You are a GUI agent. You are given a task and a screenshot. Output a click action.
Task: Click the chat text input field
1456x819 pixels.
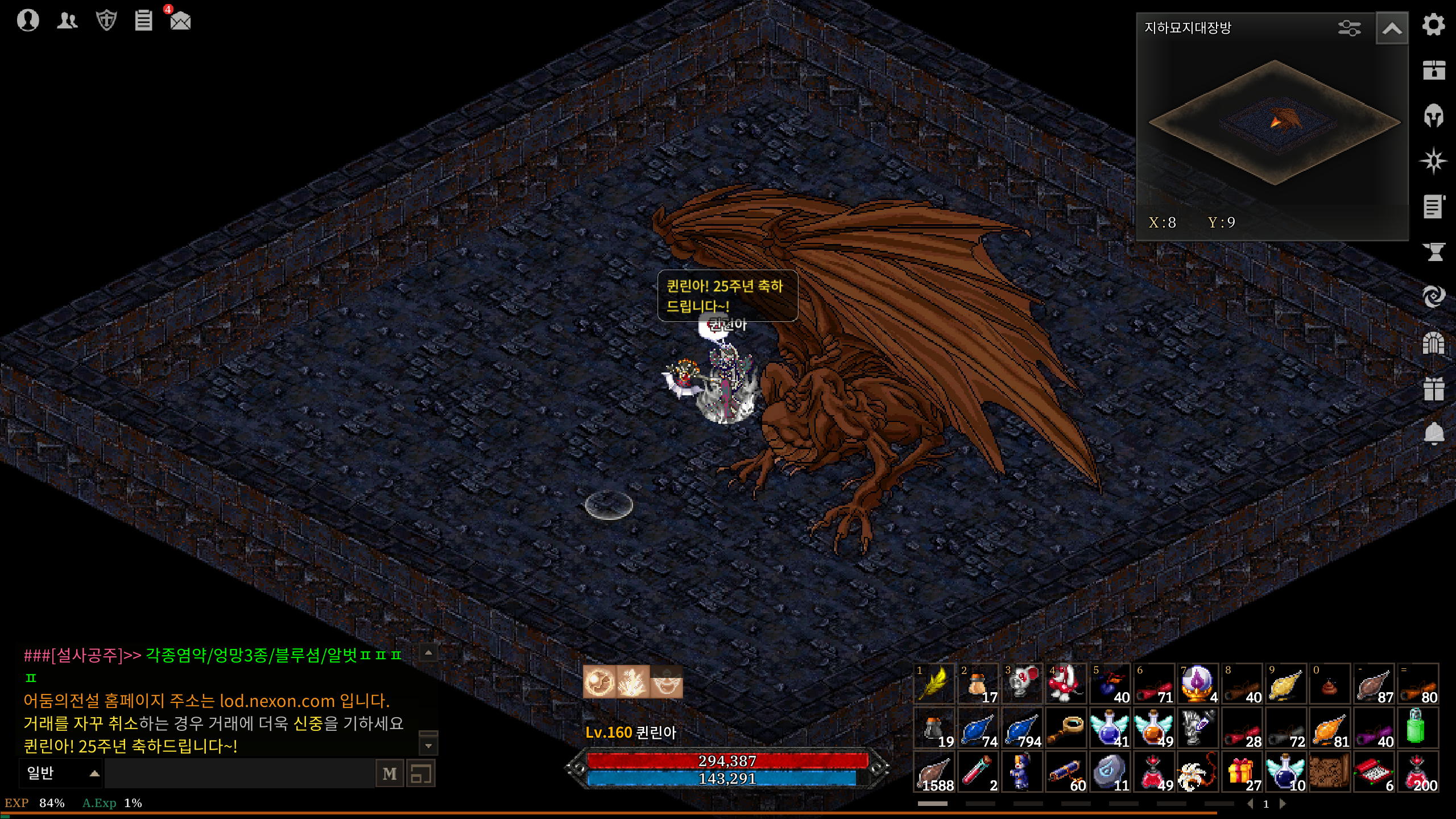239,773
